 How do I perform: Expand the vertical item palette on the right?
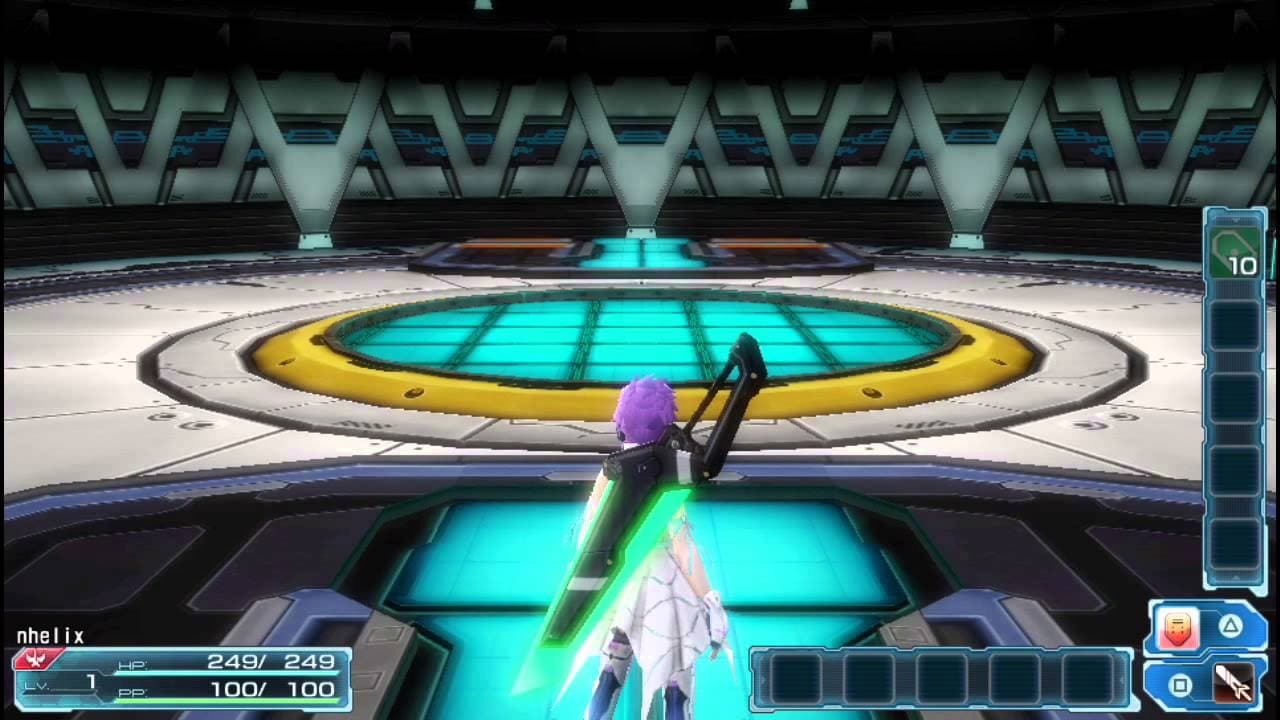pyautogui.click(x=1234, y=400)
